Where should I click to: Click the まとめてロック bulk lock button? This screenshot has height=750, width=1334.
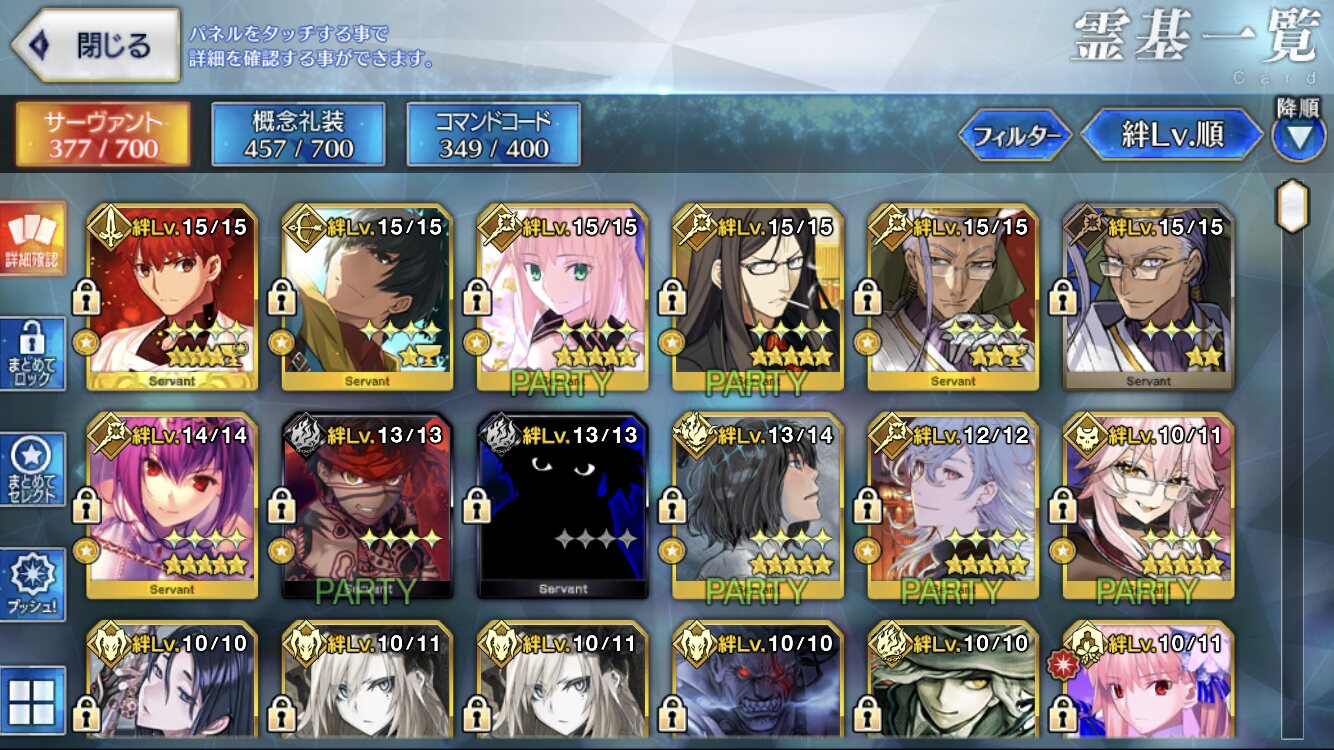click(32, 354)
